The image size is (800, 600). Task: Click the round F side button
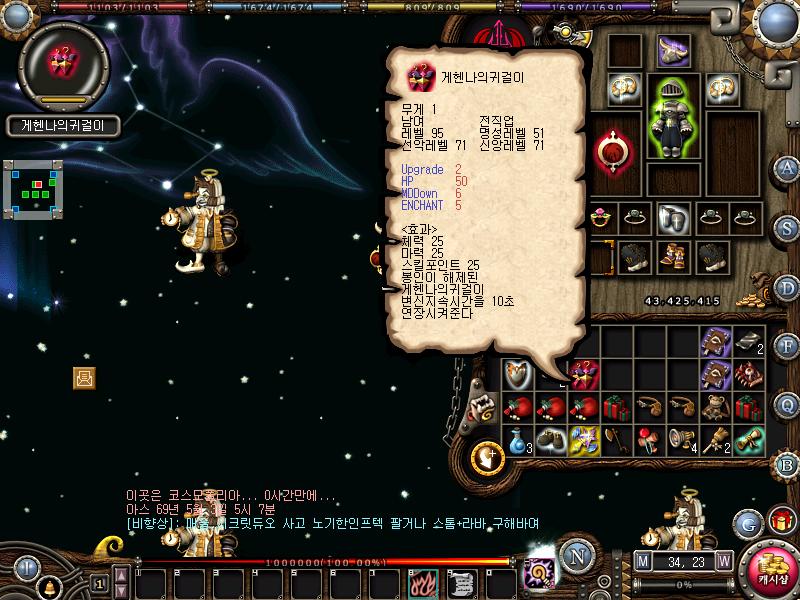click(x=787, y=346)
